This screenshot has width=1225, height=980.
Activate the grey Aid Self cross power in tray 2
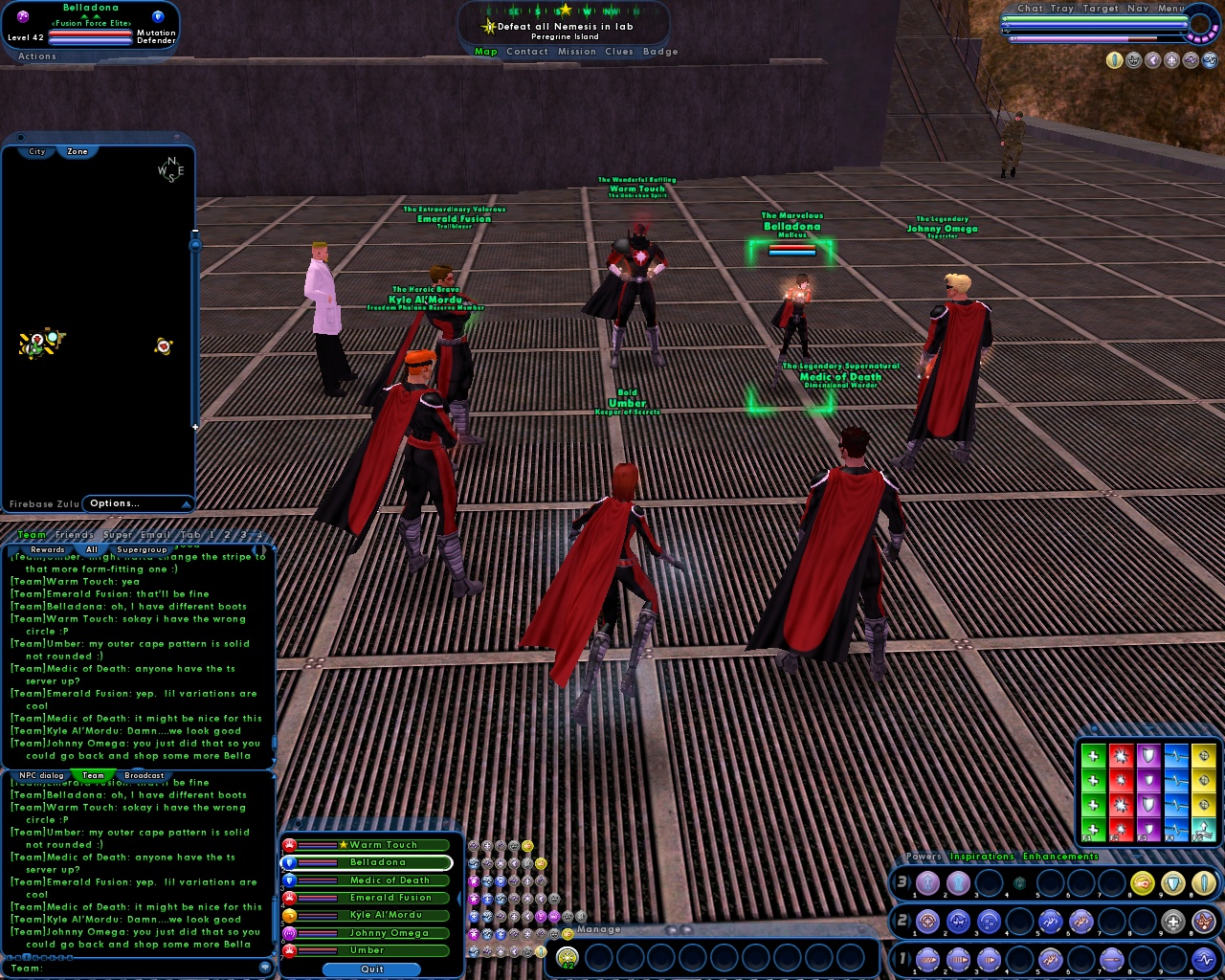[x=1173, y=922]
